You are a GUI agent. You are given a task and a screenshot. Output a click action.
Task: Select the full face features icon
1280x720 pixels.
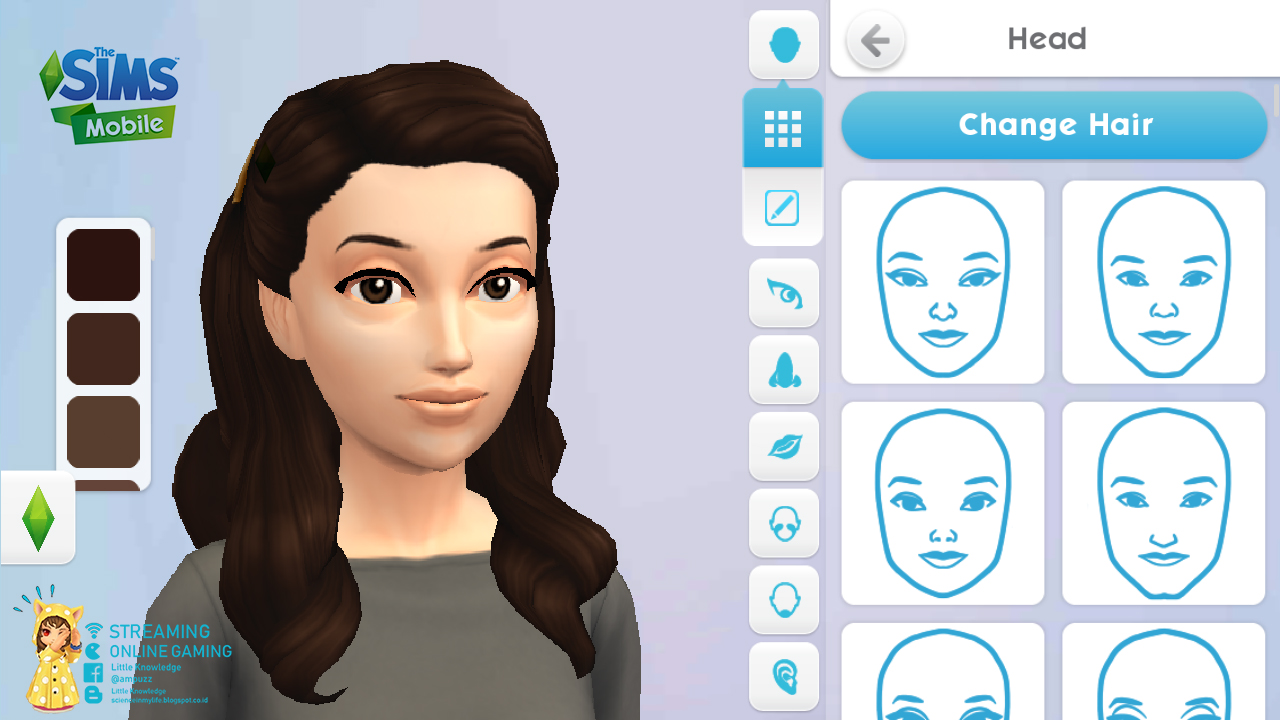click(x=784, y=524)
